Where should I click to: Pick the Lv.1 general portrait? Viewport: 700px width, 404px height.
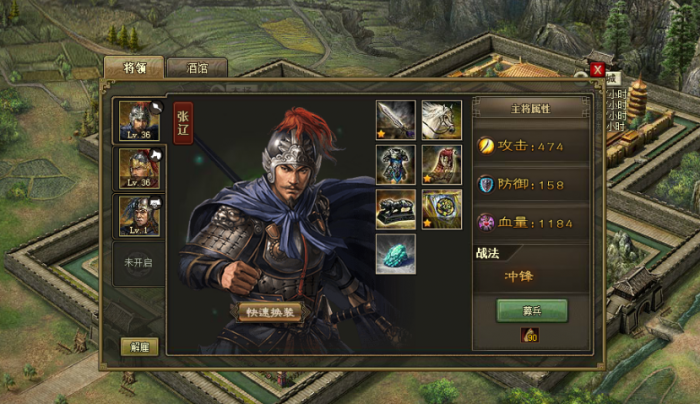pyautogui.click(x=137, y=215)
